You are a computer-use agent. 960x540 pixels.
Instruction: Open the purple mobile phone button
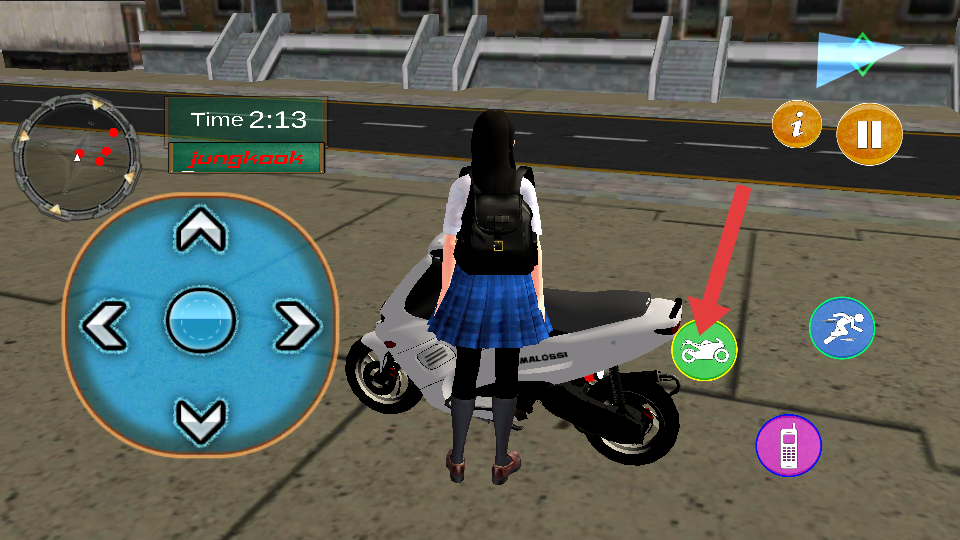tap(788, 444)
